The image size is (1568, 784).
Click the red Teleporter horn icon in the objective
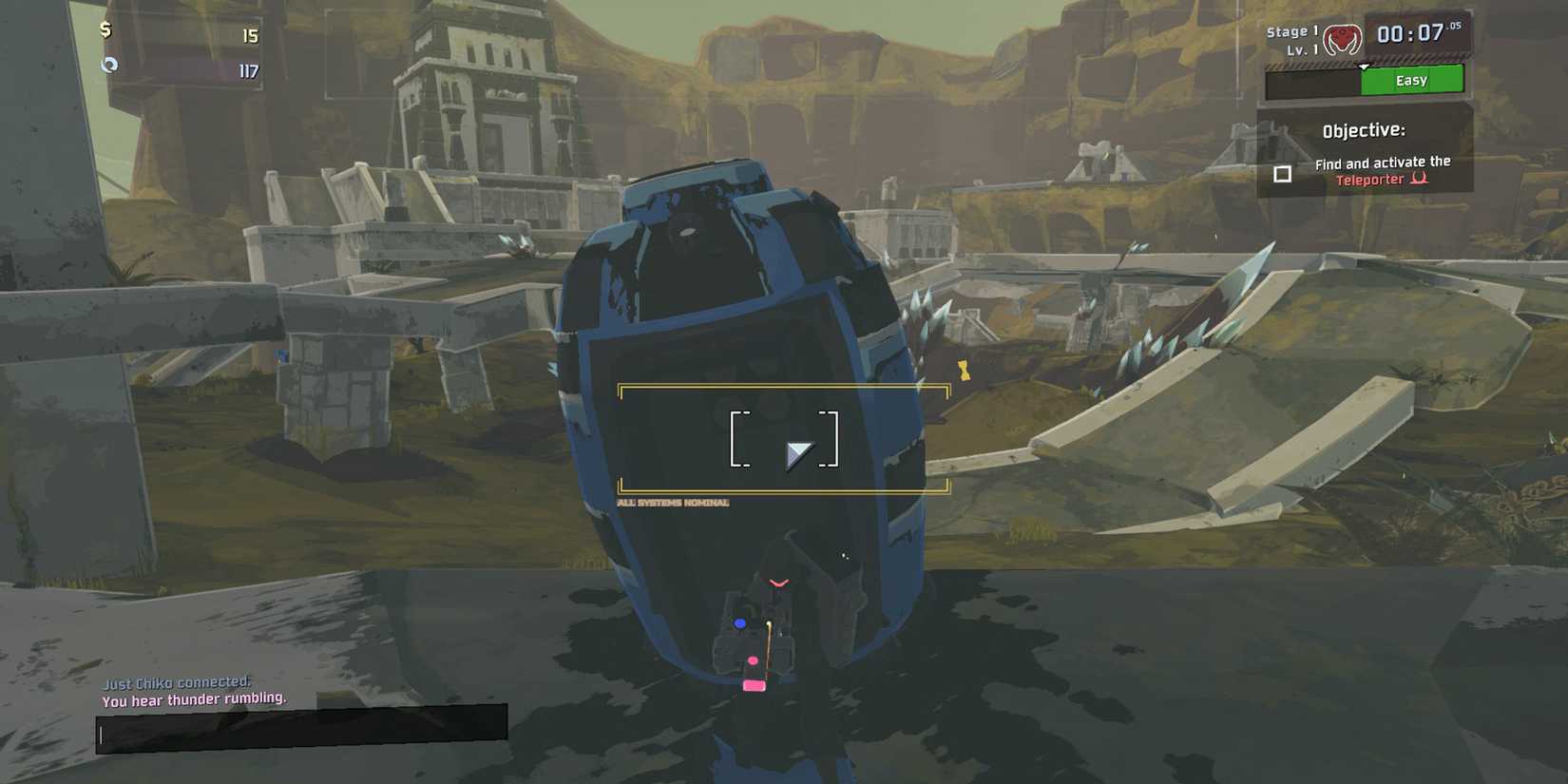1420,179
